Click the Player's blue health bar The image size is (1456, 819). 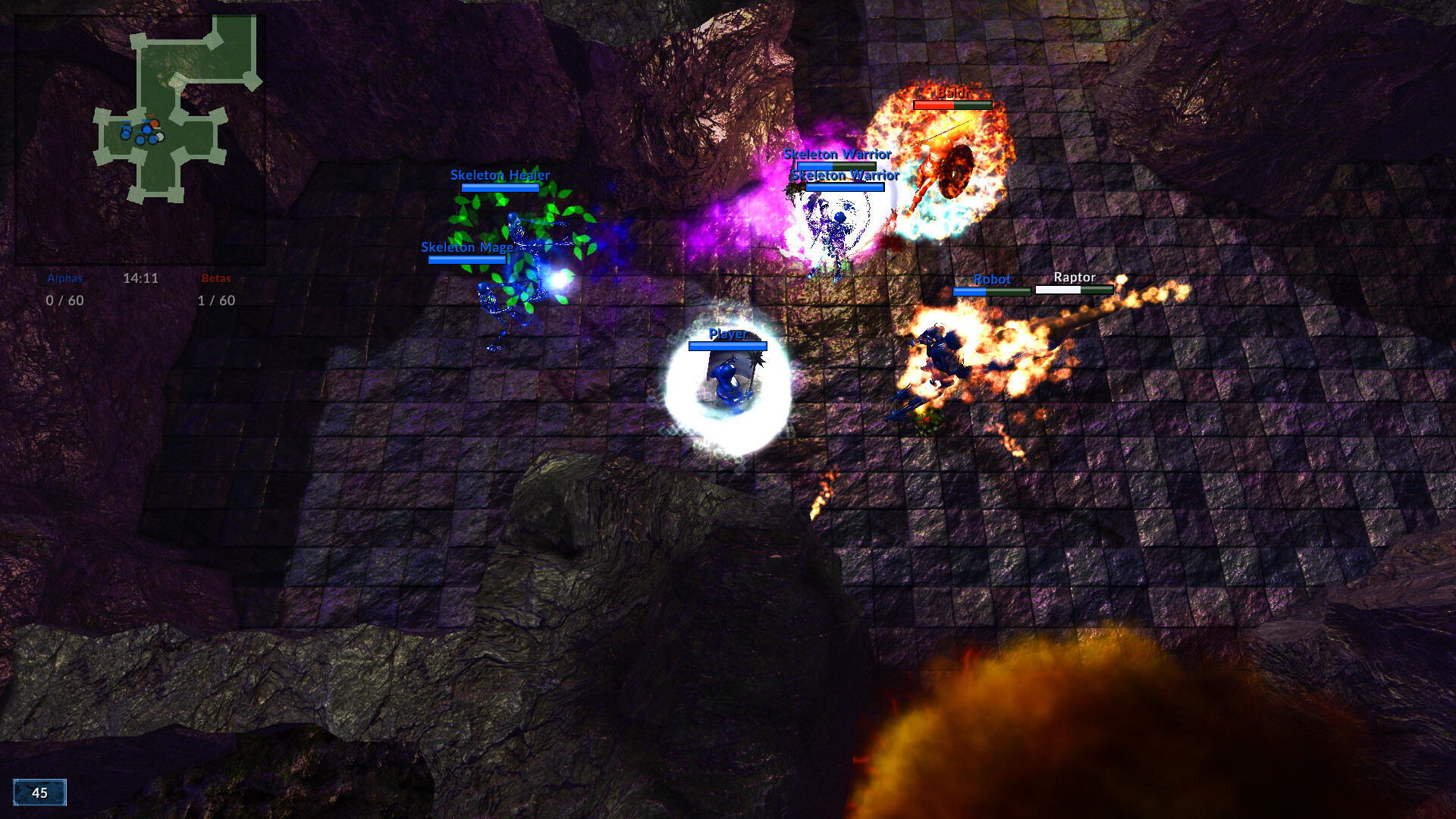point(726,347)
